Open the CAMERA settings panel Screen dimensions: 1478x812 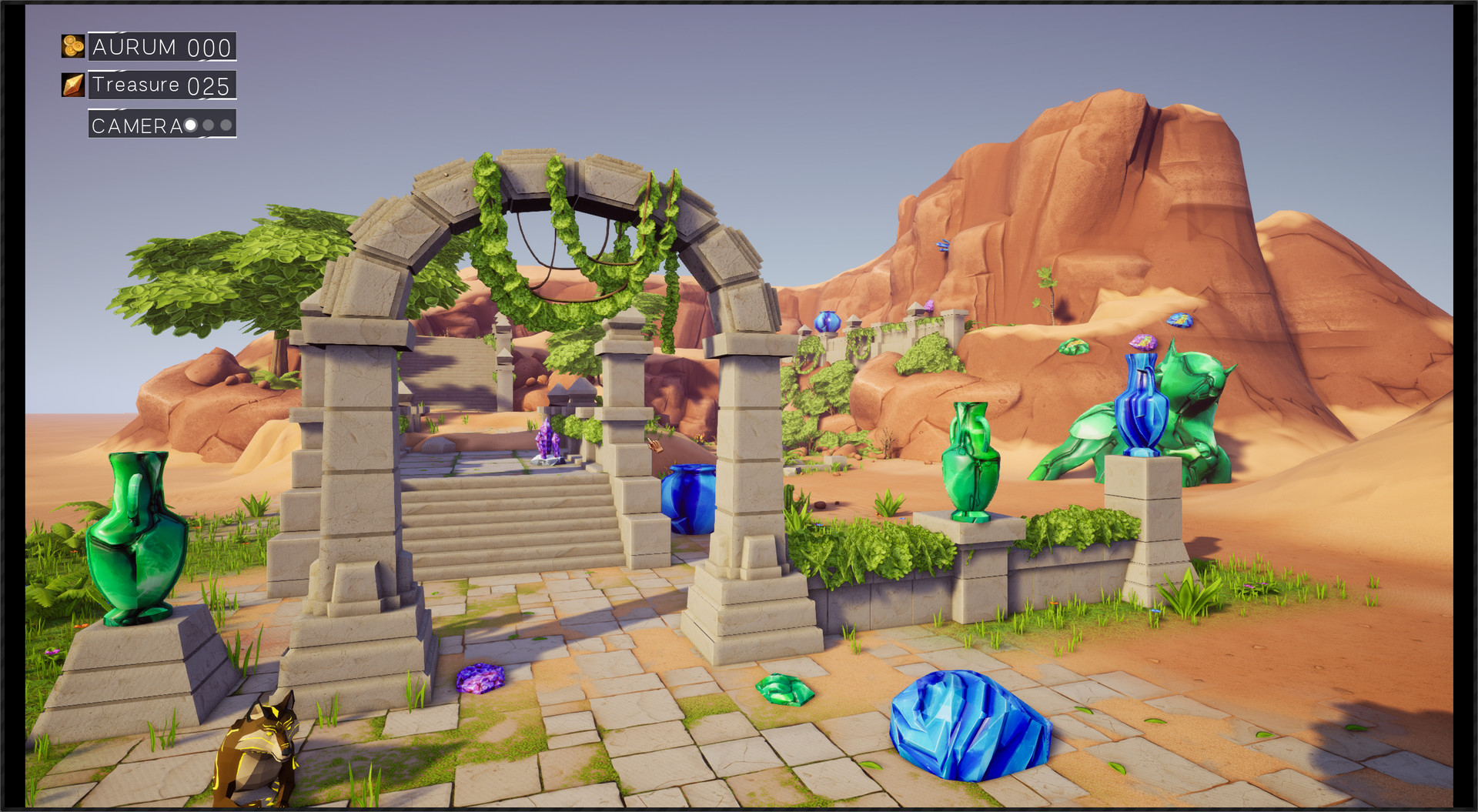click(139, 125)
